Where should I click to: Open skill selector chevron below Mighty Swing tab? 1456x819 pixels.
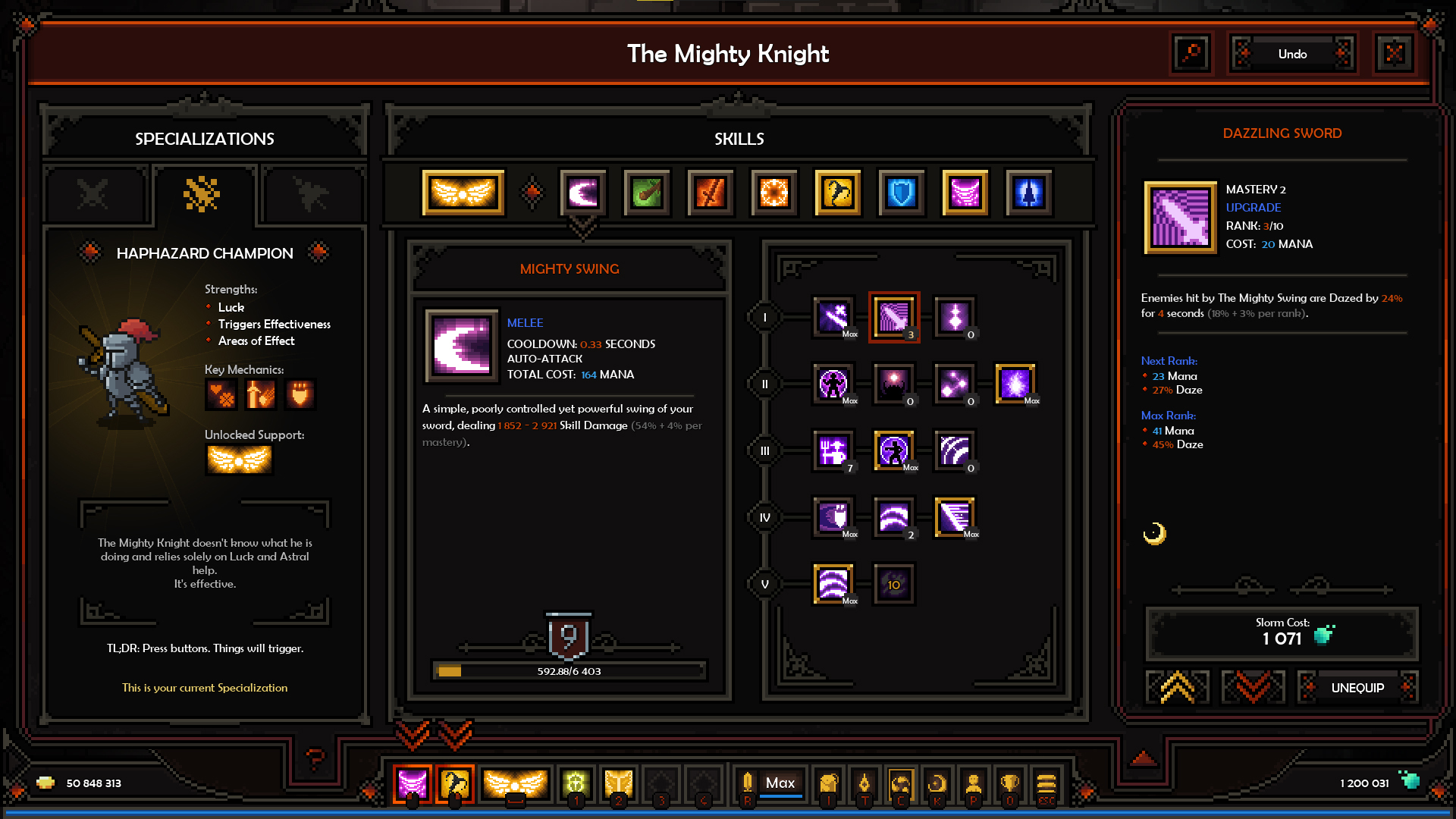582,224
